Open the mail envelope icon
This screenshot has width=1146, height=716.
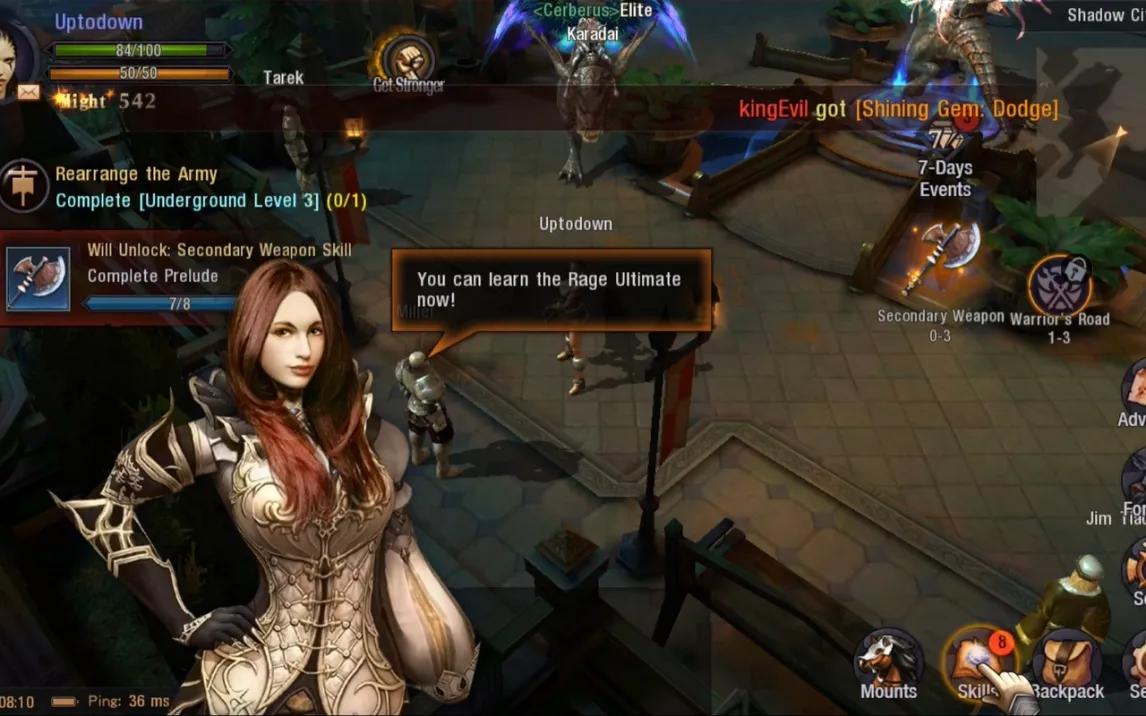(x=28, y=92)
